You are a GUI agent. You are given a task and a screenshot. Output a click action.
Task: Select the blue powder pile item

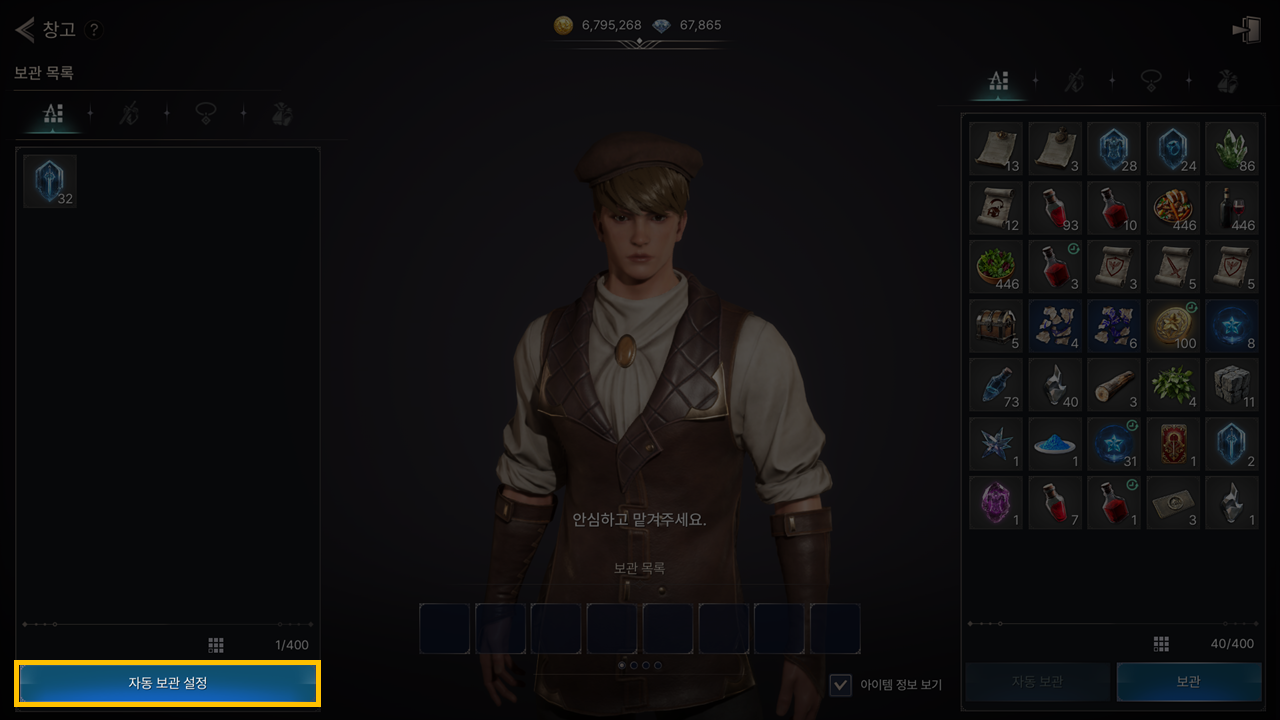click(1055, 444)
